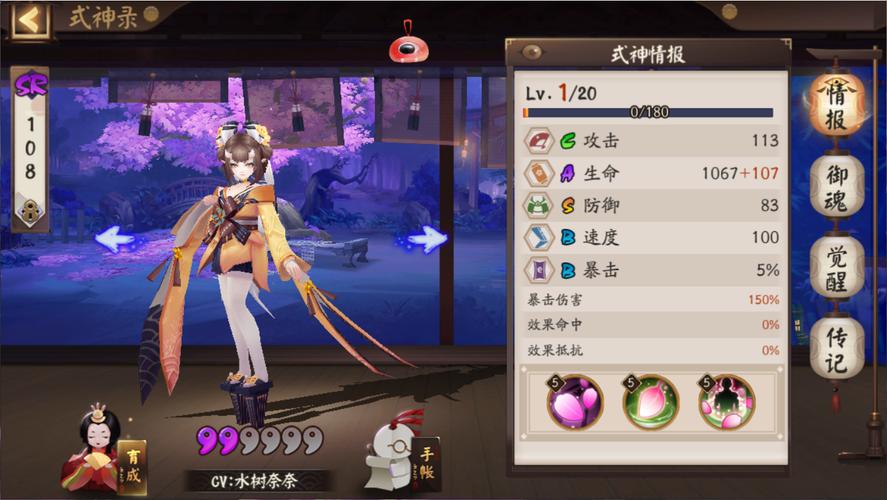
Task: Inspect the green peach skill icon
Action: click(x=650, y=402)
